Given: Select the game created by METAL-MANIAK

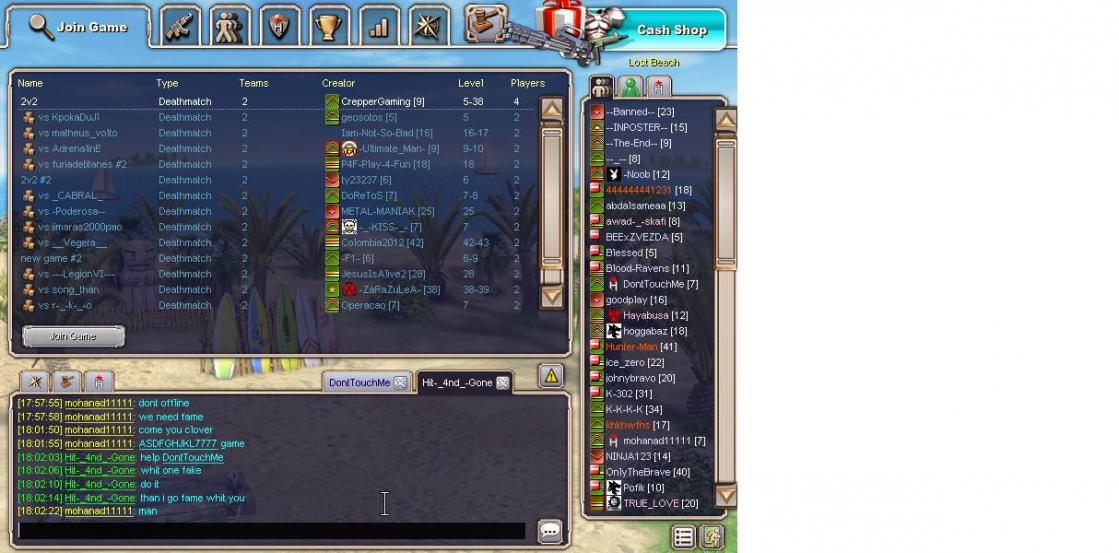Looking at the screenshot, I should tap(280, 211).
